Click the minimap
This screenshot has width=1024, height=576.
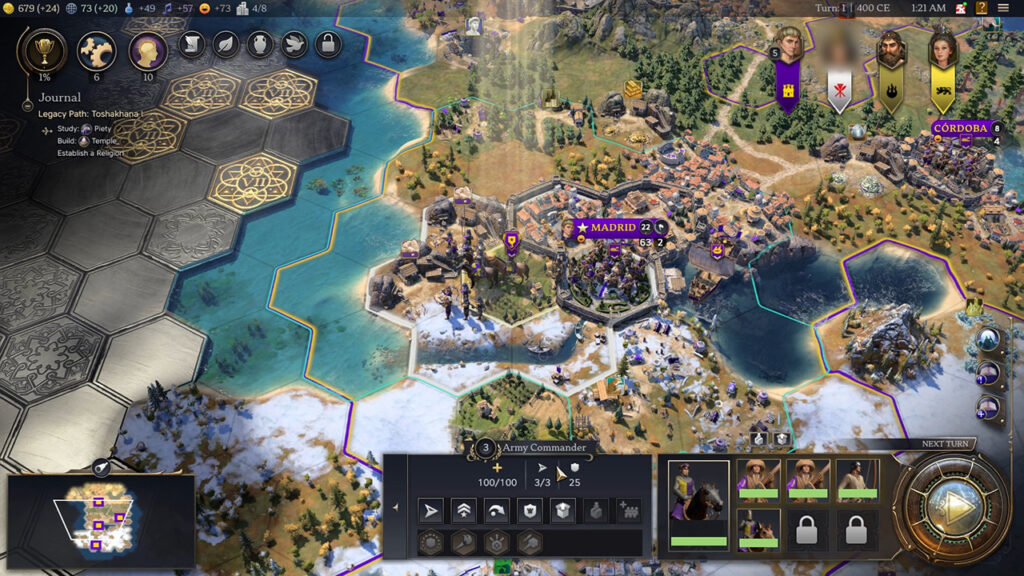[x=100, y=520]
